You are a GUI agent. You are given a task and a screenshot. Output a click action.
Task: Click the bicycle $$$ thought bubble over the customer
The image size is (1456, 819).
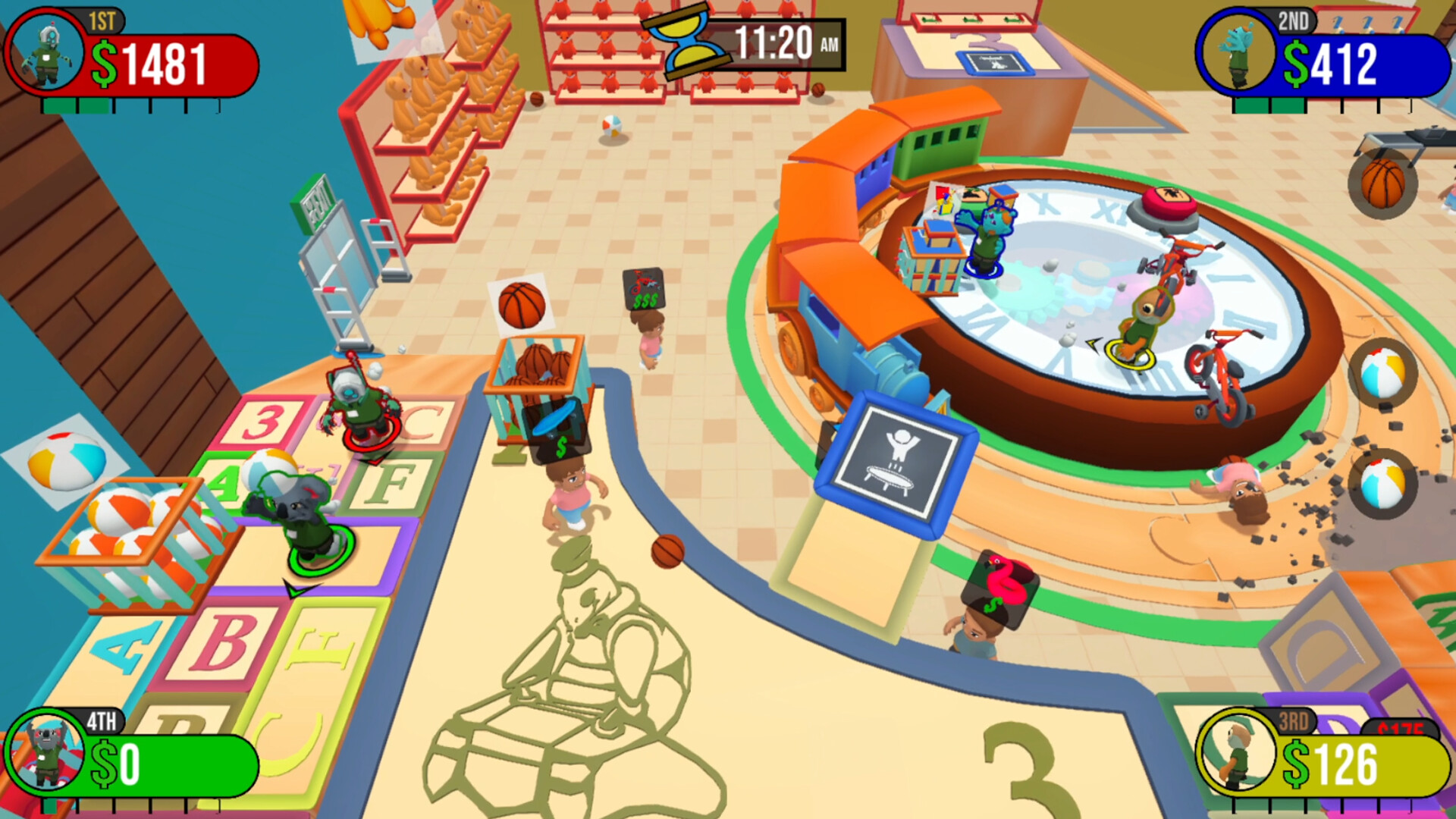point(641,288)
